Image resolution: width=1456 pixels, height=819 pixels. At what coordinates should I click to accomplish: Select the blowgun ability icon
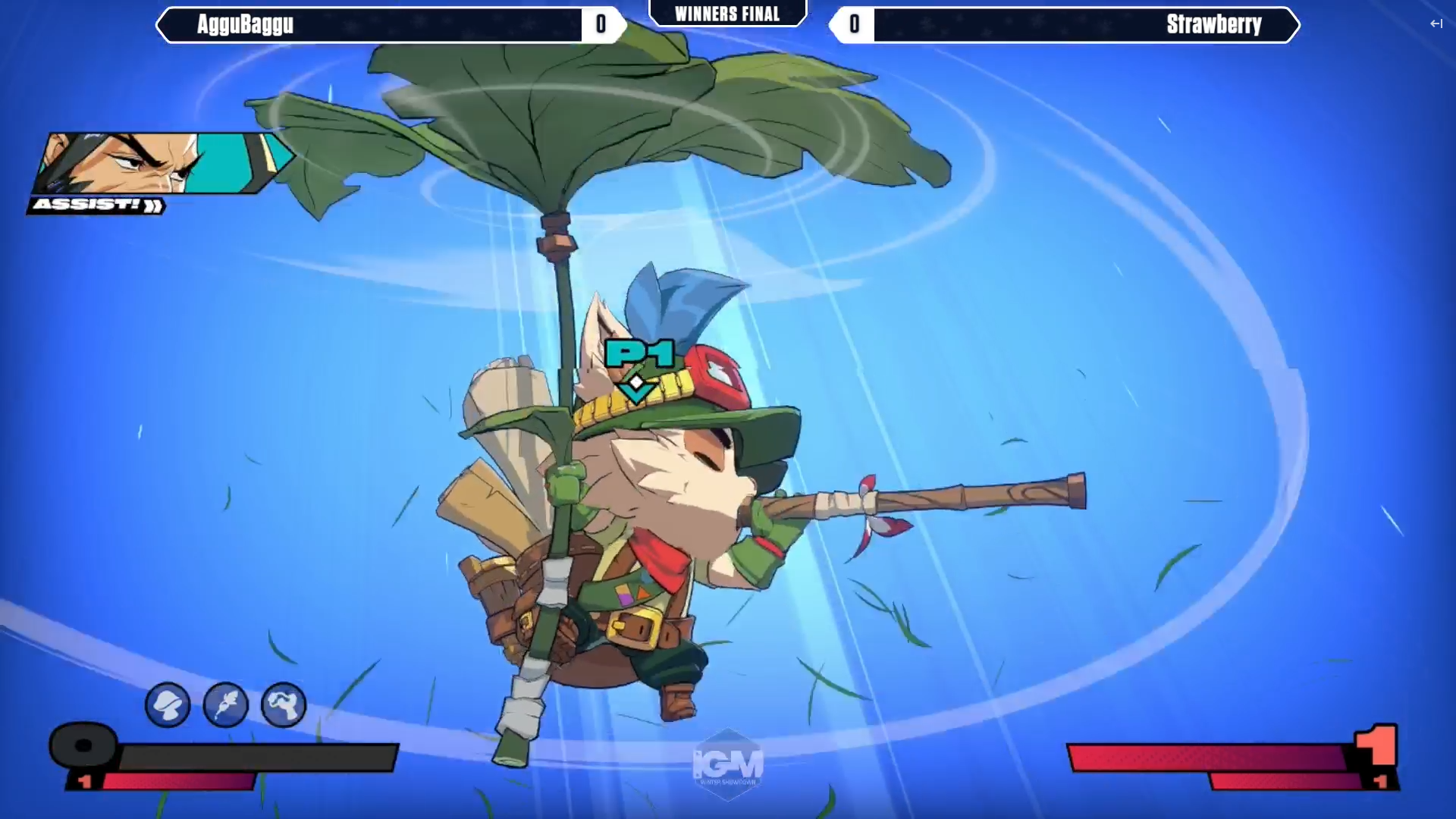click(x=282, y=704)
